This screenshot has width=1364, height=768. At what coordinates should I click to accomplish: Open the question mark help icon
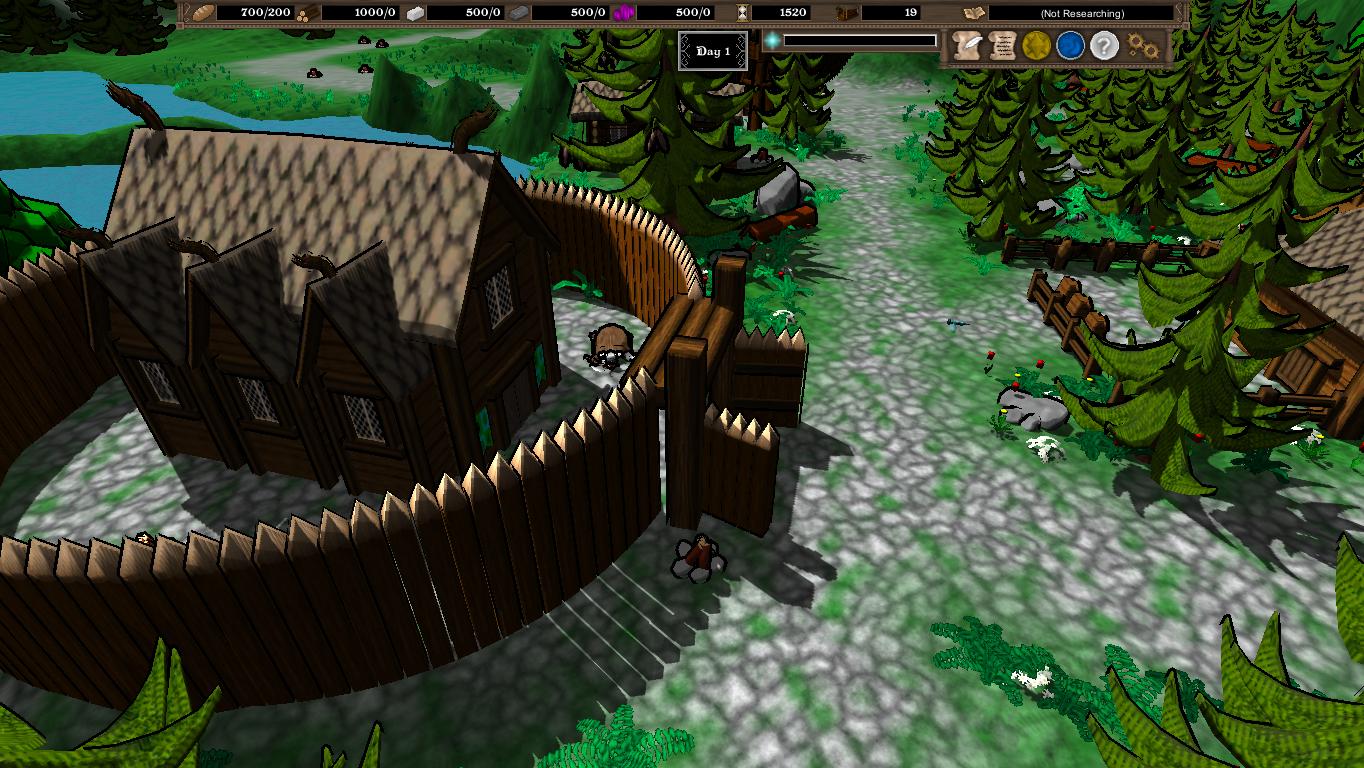pos(1103,45)
